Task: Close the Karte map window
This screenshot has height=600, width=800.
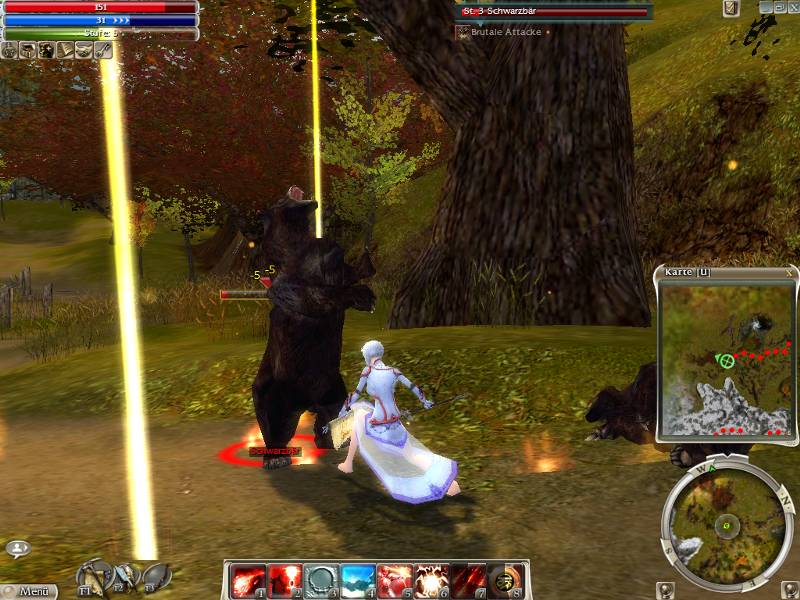Action: coord(789,272)
